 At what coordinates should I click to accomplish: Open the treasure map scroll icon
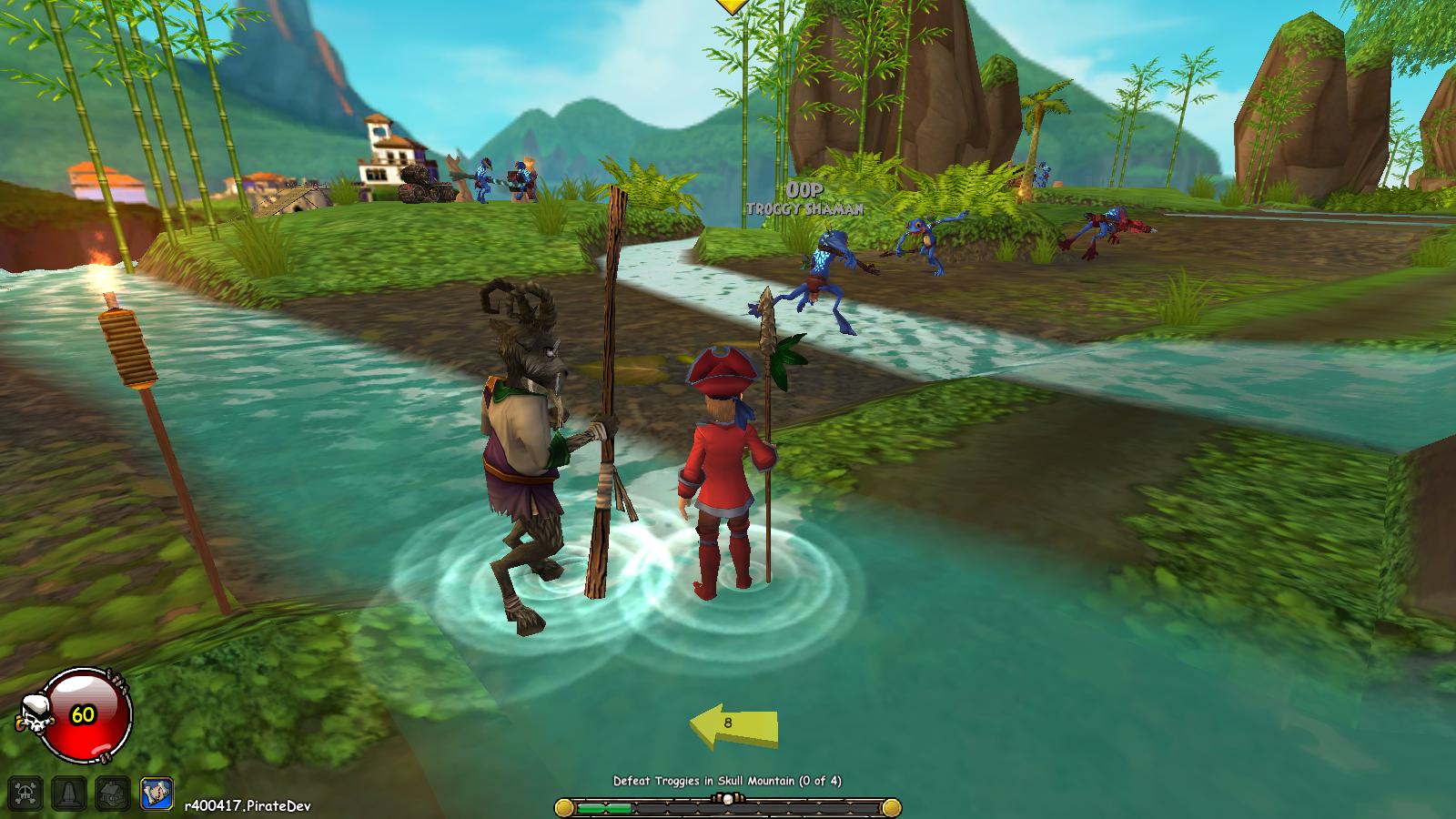157,794
